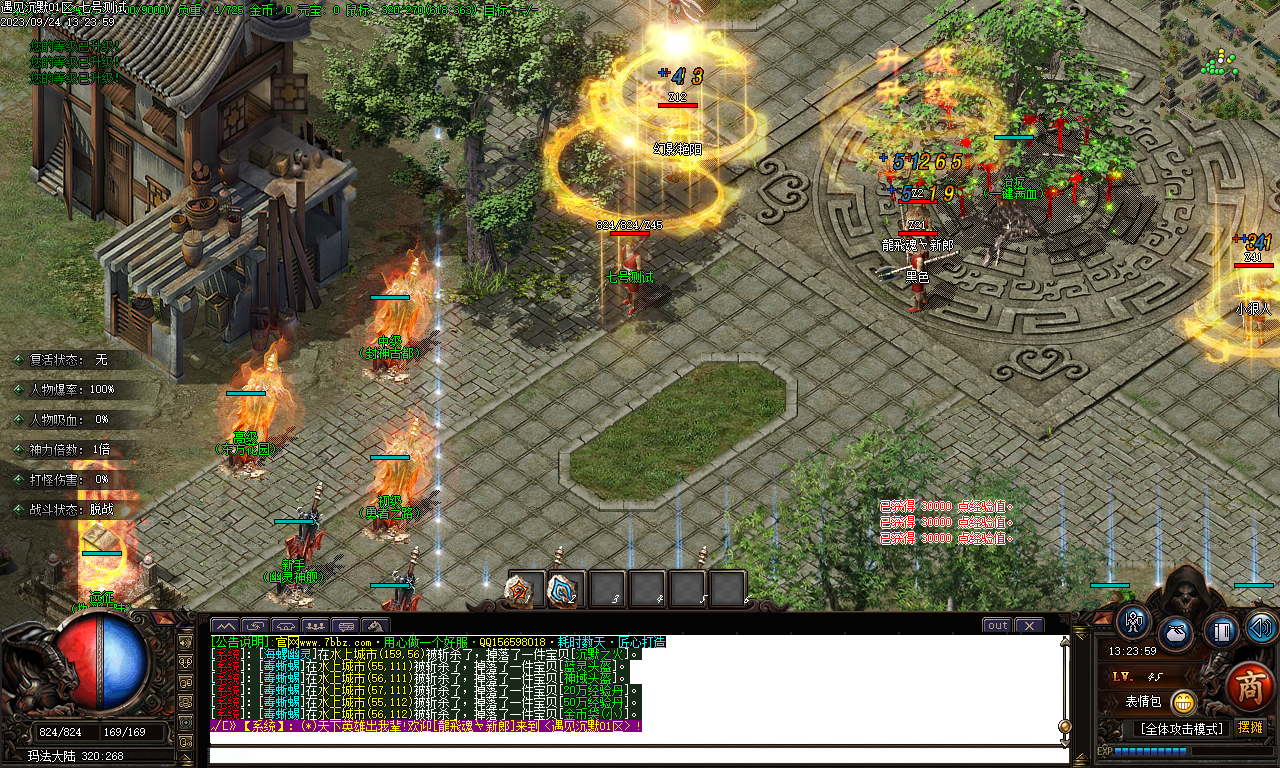
Task: Open the 表情包 emoji smiley picker
Action: tap(1184, 703)
